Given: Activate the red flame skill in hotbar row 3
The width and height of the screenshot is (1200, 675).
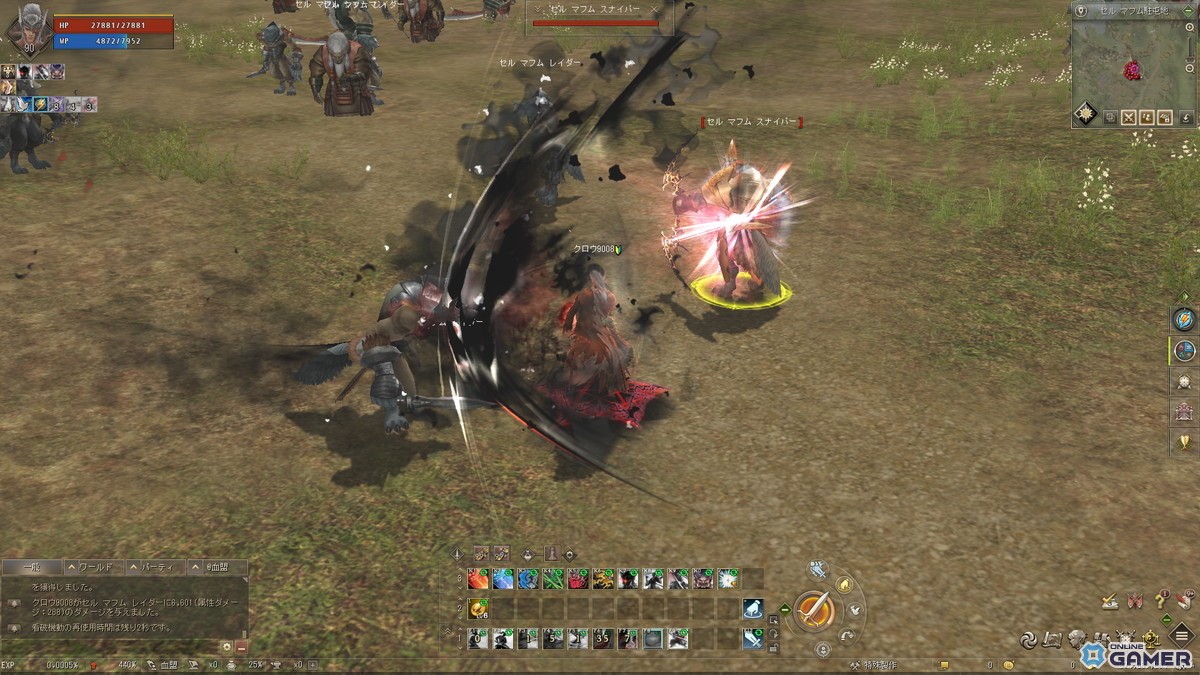Looking at the screenshot, I should click(x=479, y=578).
